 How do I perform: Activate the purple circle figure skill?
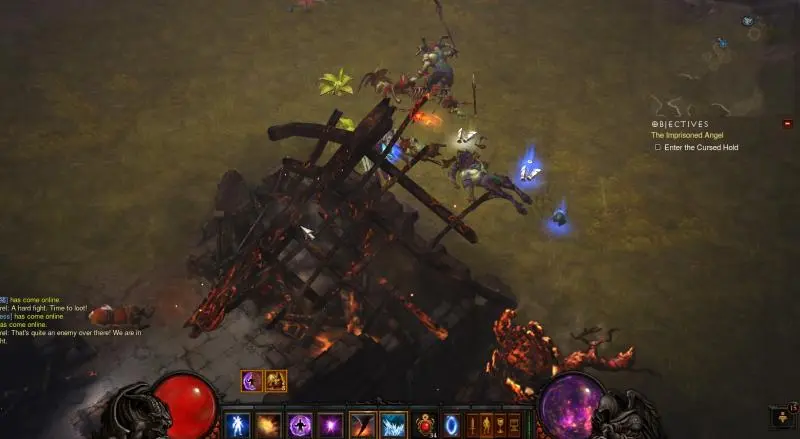coord(299,424)
